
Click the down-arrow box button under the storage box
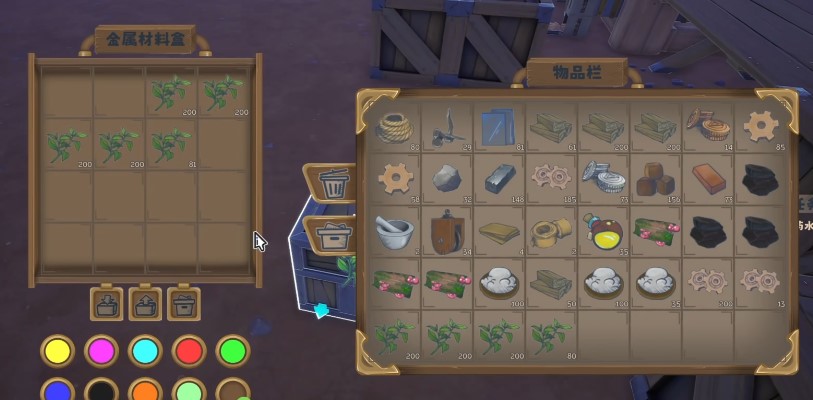(104, 302)
